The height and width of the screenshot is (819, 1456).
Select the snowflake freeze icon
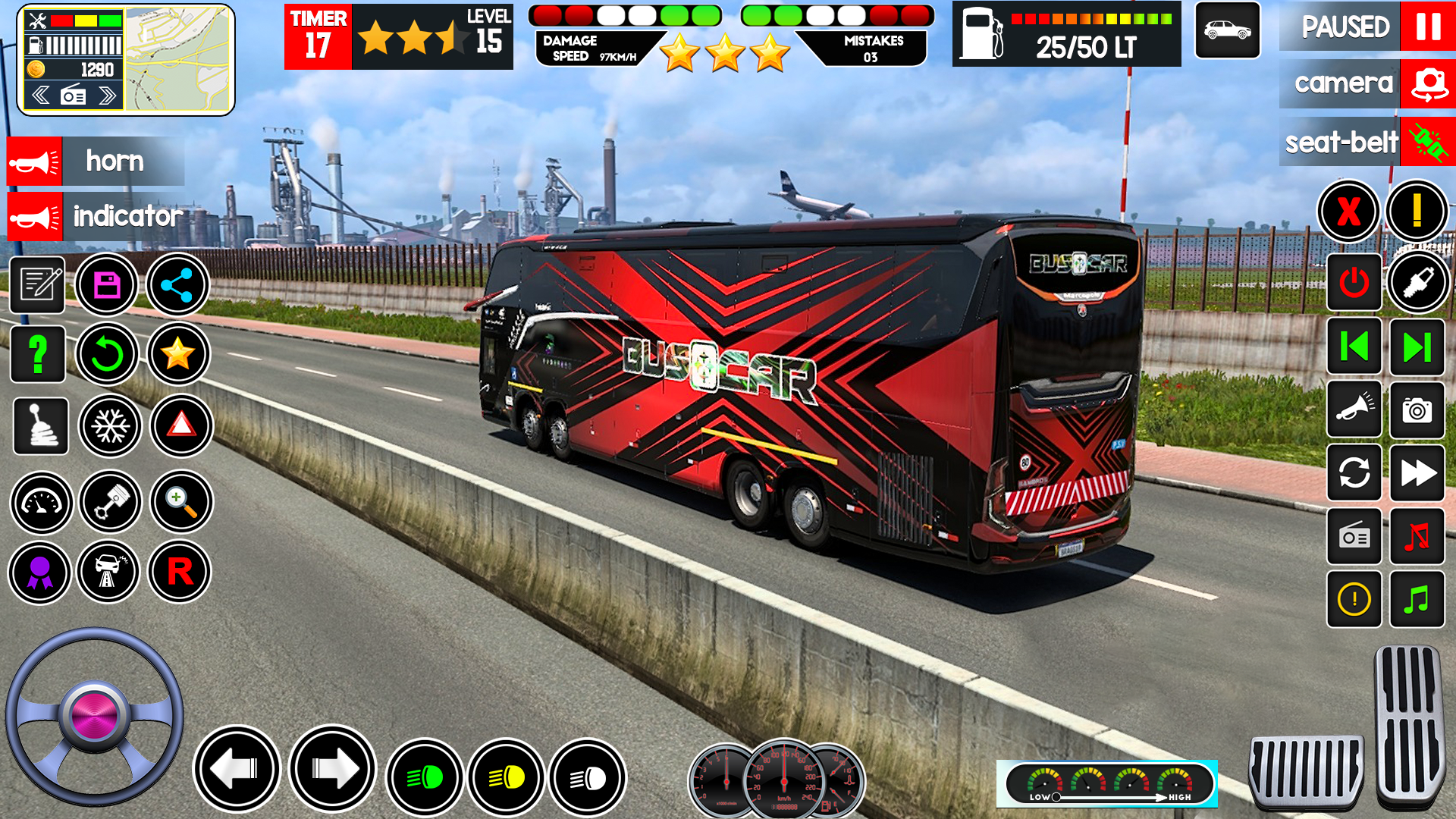[109, 427]
